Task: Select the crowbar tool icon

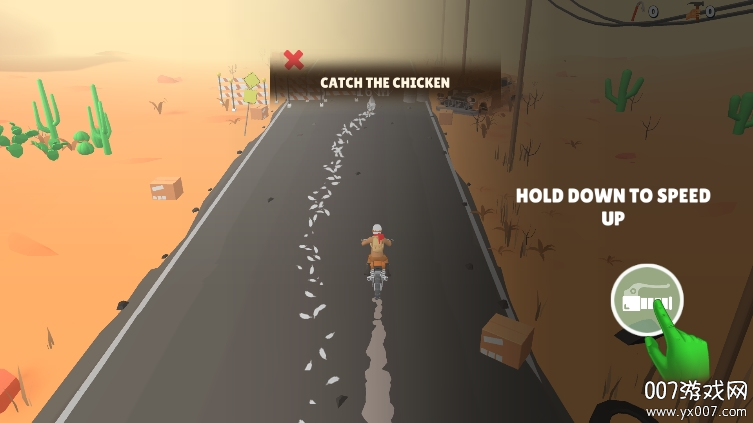Action: (x=636, y=11)
